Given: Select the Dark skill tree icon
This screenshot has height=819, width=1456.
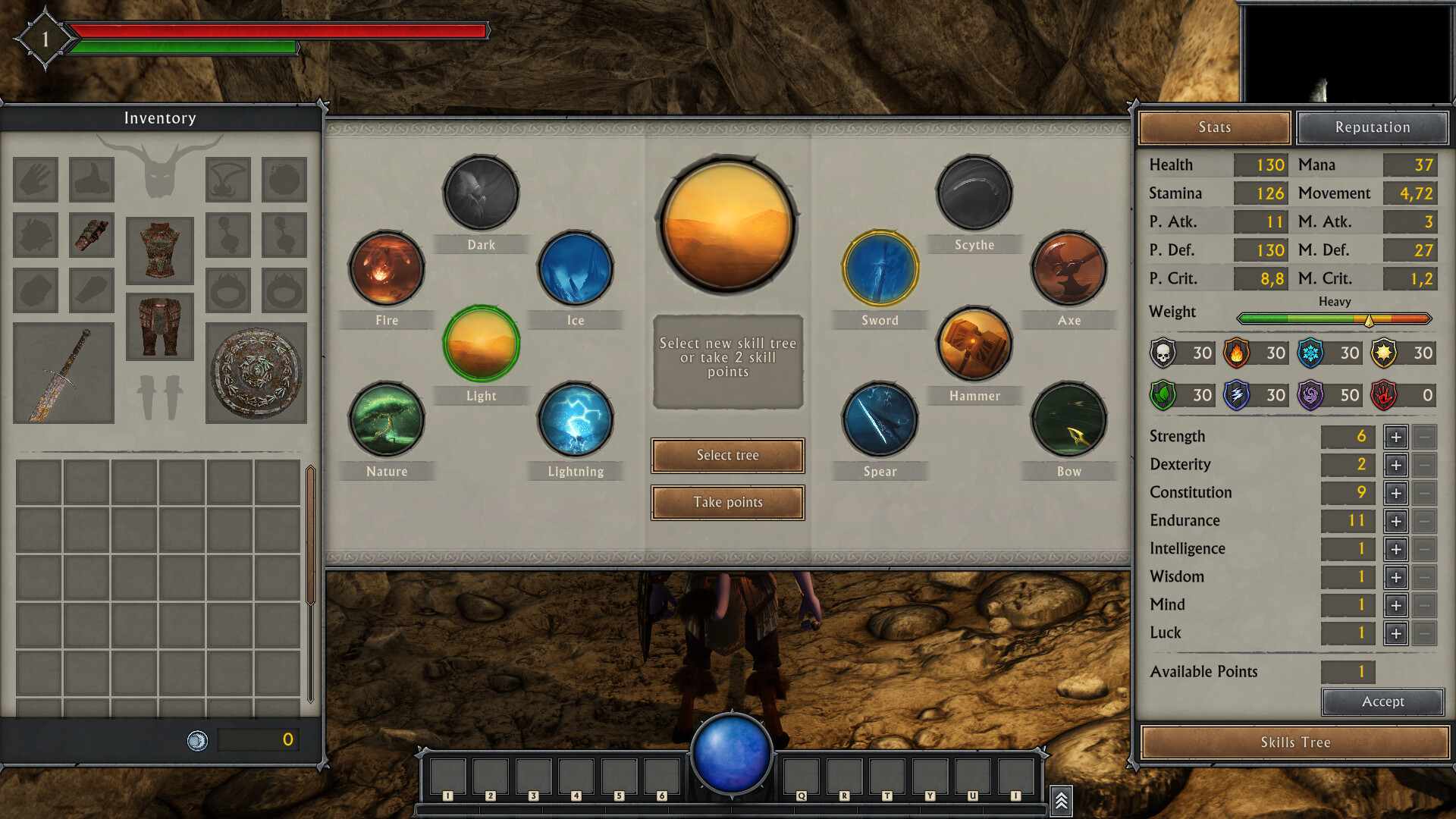Looking at the screenshot, I should [x=482, y=193].
